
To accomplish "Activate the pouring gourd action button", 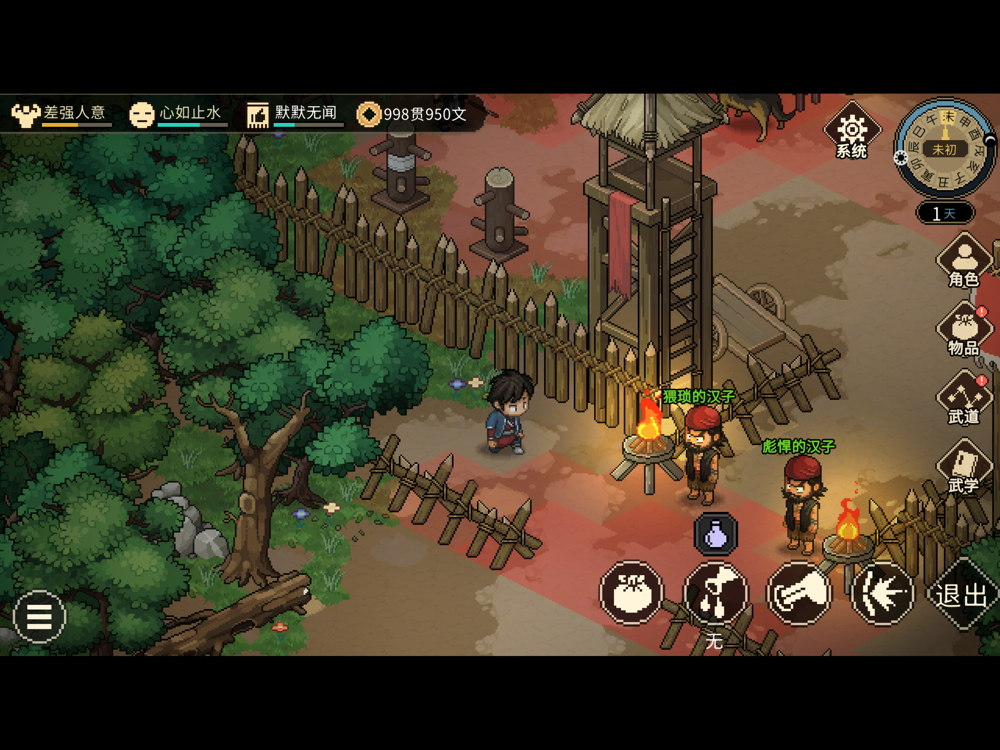I will click(716, 593).
